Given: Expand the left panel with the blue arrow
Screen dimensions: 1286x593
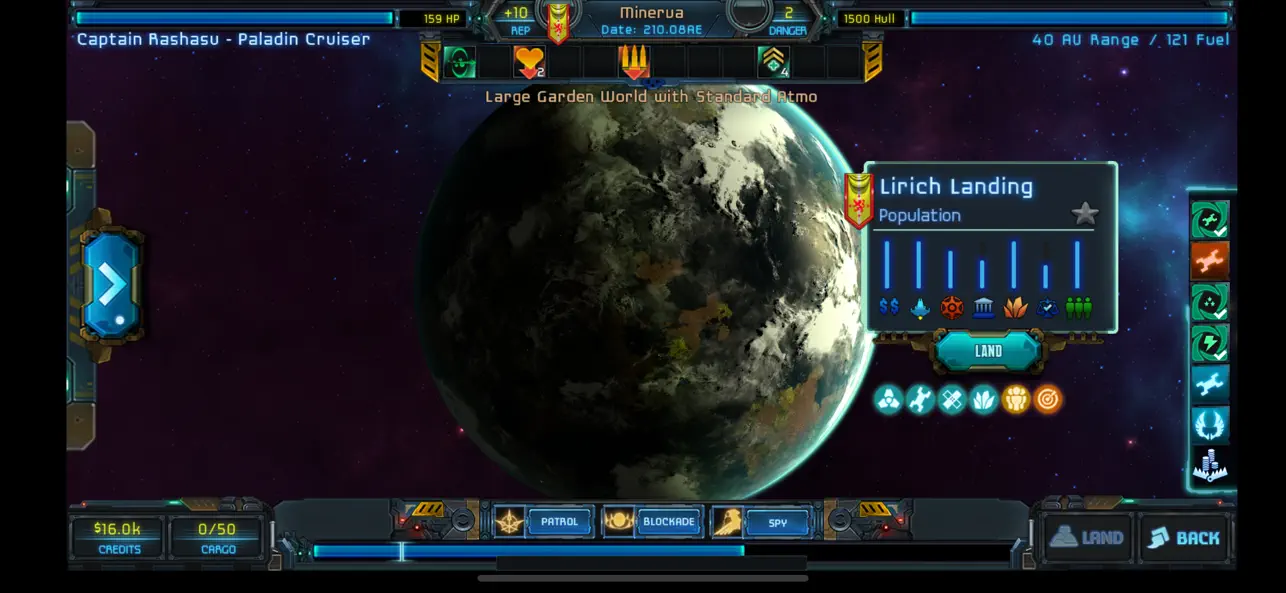Looking at the screenshot, I should (111, 284).
